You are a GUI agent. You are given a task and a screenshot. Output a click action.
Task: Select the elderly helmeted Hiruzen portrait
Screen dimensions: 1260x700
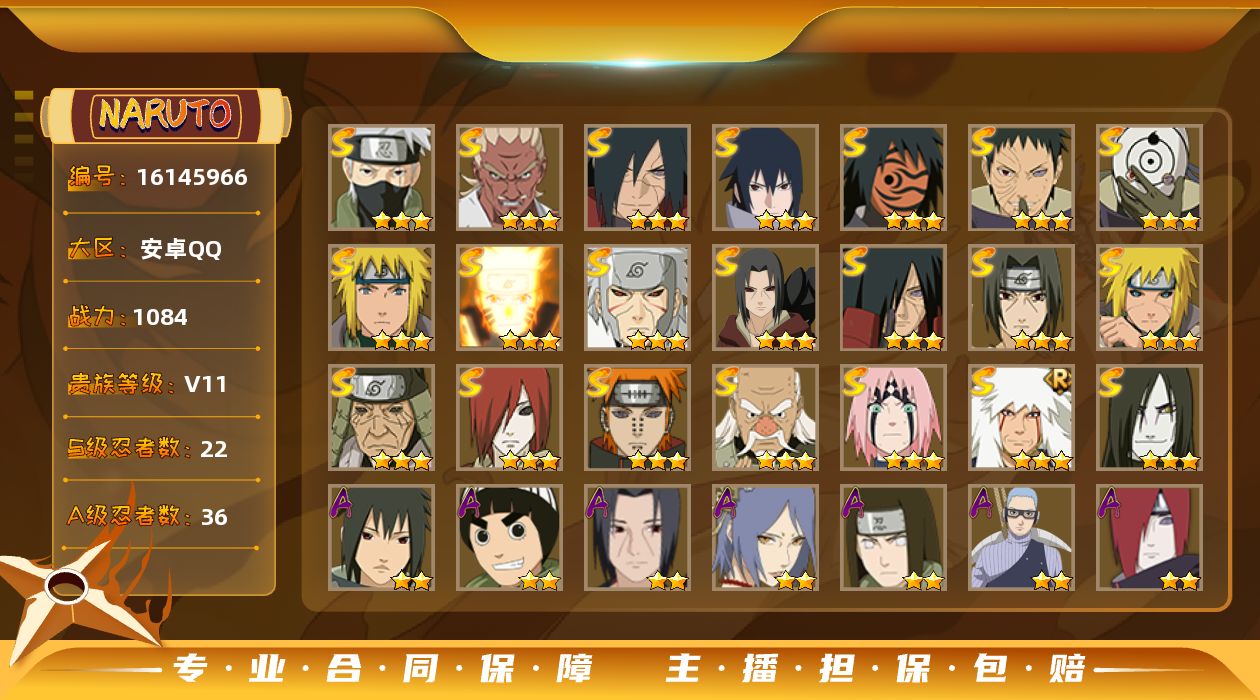tap(381, 417)
